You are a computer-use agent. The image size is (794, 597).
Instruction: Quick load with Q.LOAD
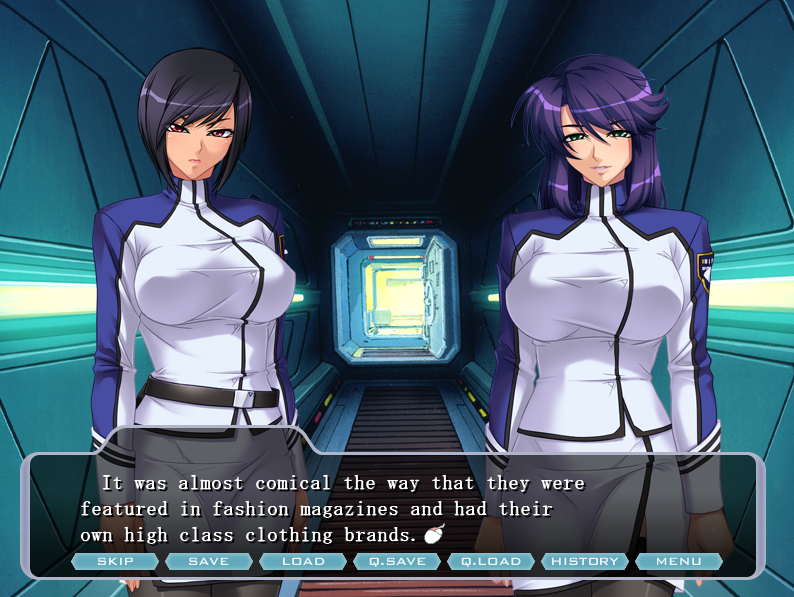point(491,561)
